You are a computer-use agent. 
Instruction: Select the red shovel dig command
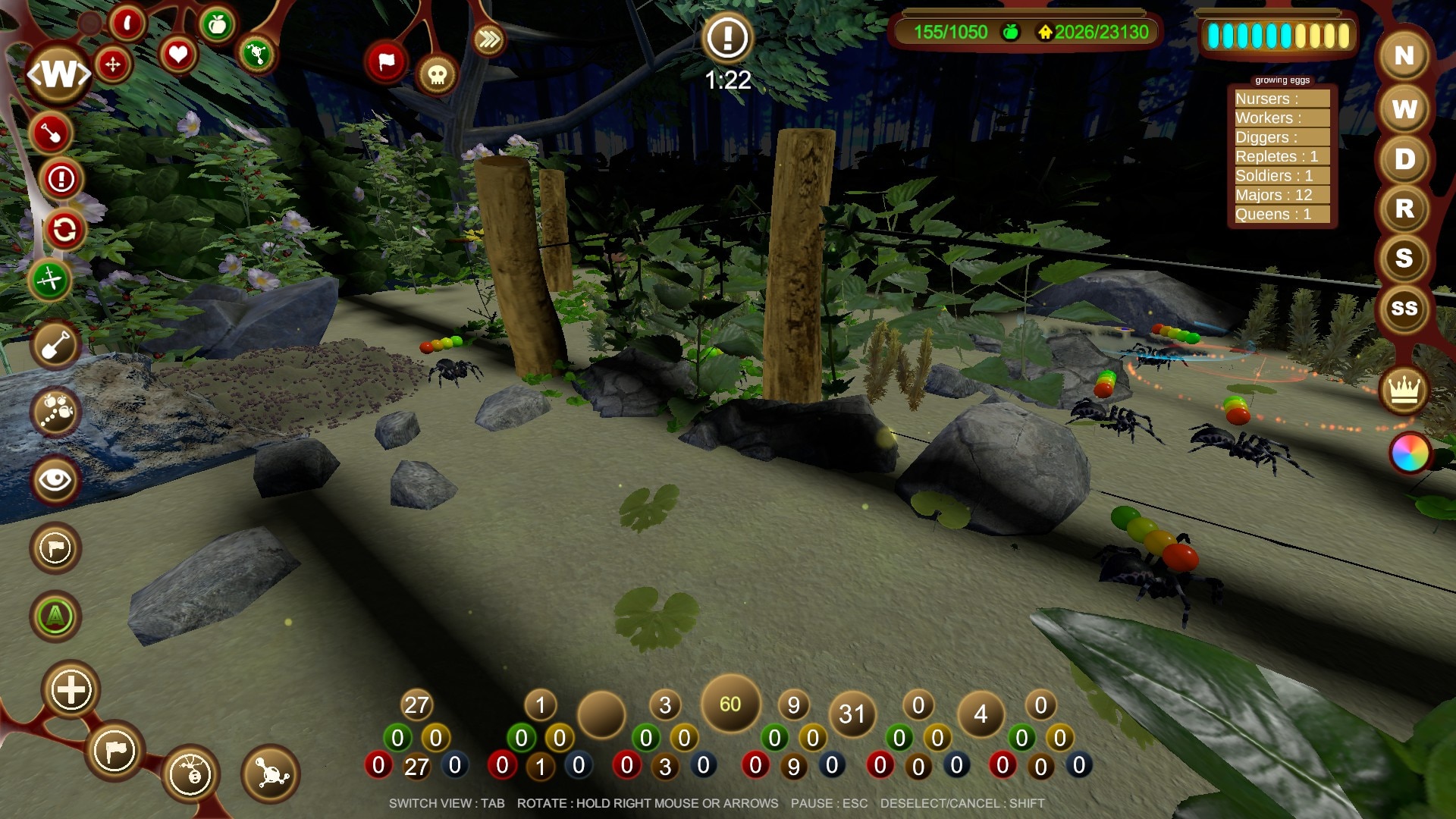pos(51,133)
